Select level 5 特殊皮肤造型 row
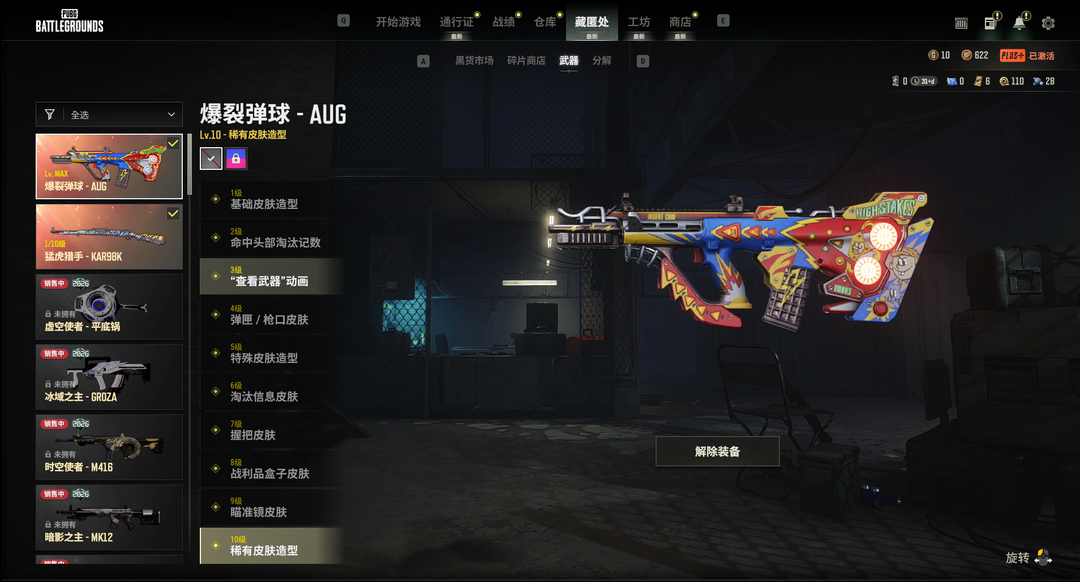 coord(270,354)
